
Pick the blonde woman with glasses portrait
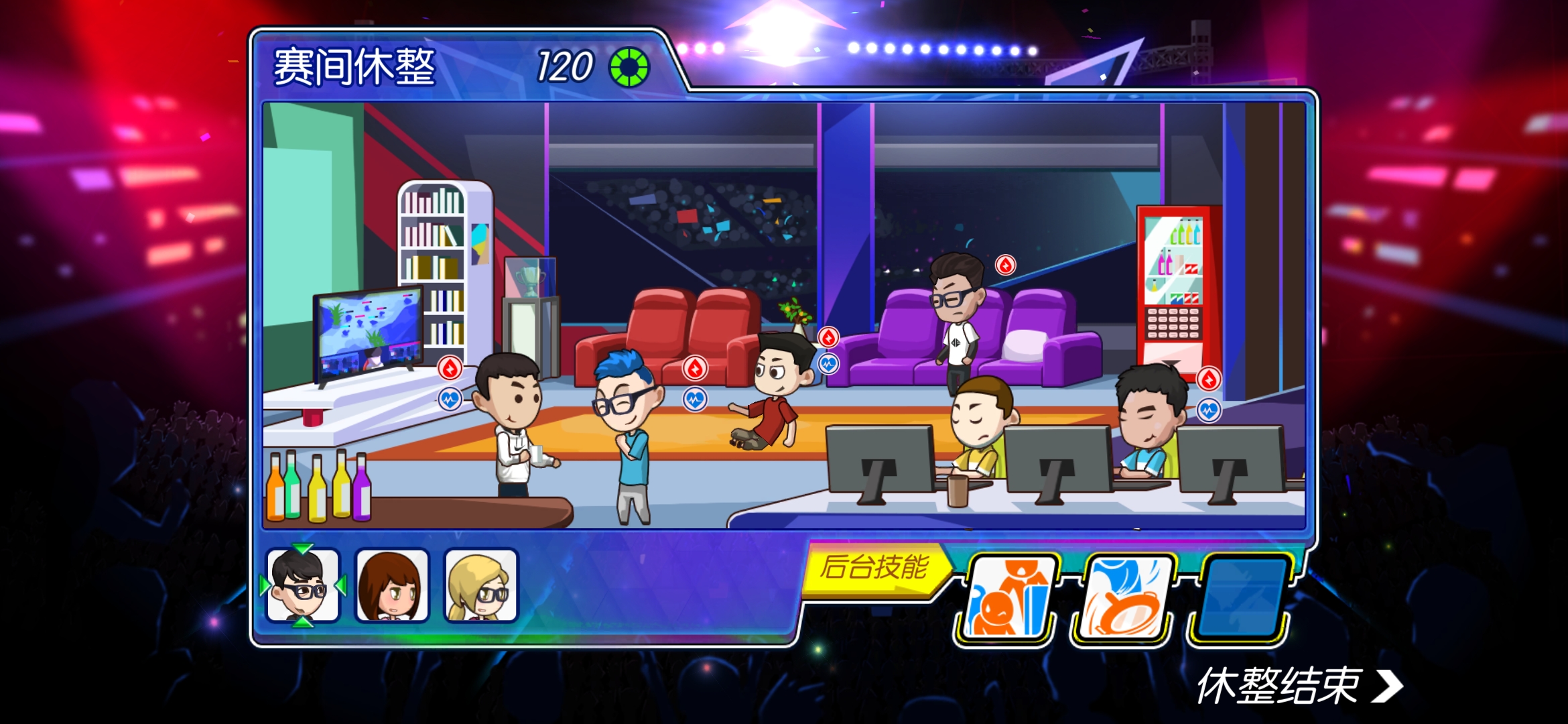coord(481,585)
